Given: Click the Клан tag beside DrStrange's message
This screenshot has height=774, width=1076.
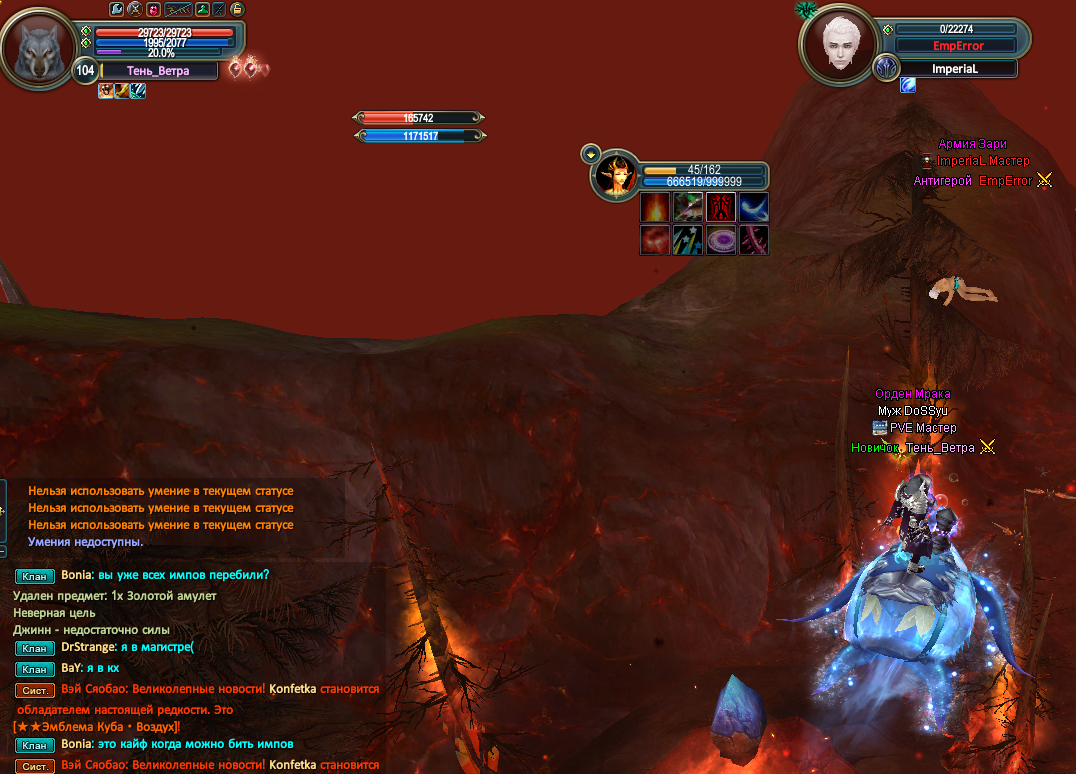Looking at the screenshot, I should click(x=35, y=648).
